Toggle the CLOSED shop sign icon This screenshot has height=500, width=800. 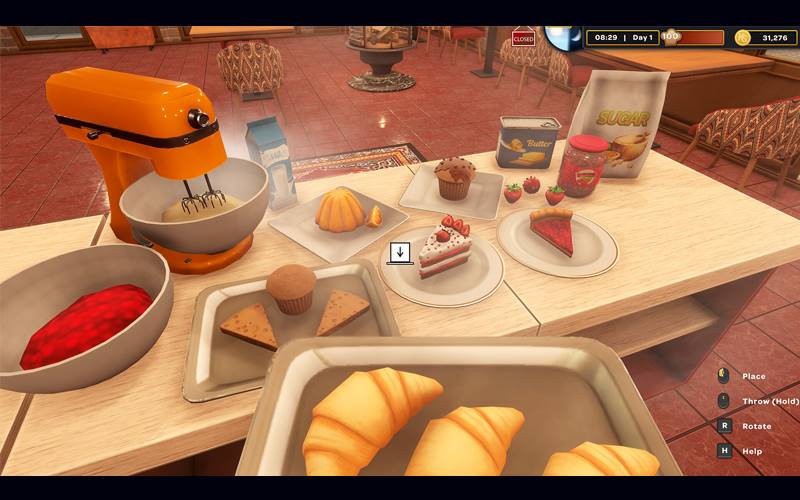tap(523, 38)
